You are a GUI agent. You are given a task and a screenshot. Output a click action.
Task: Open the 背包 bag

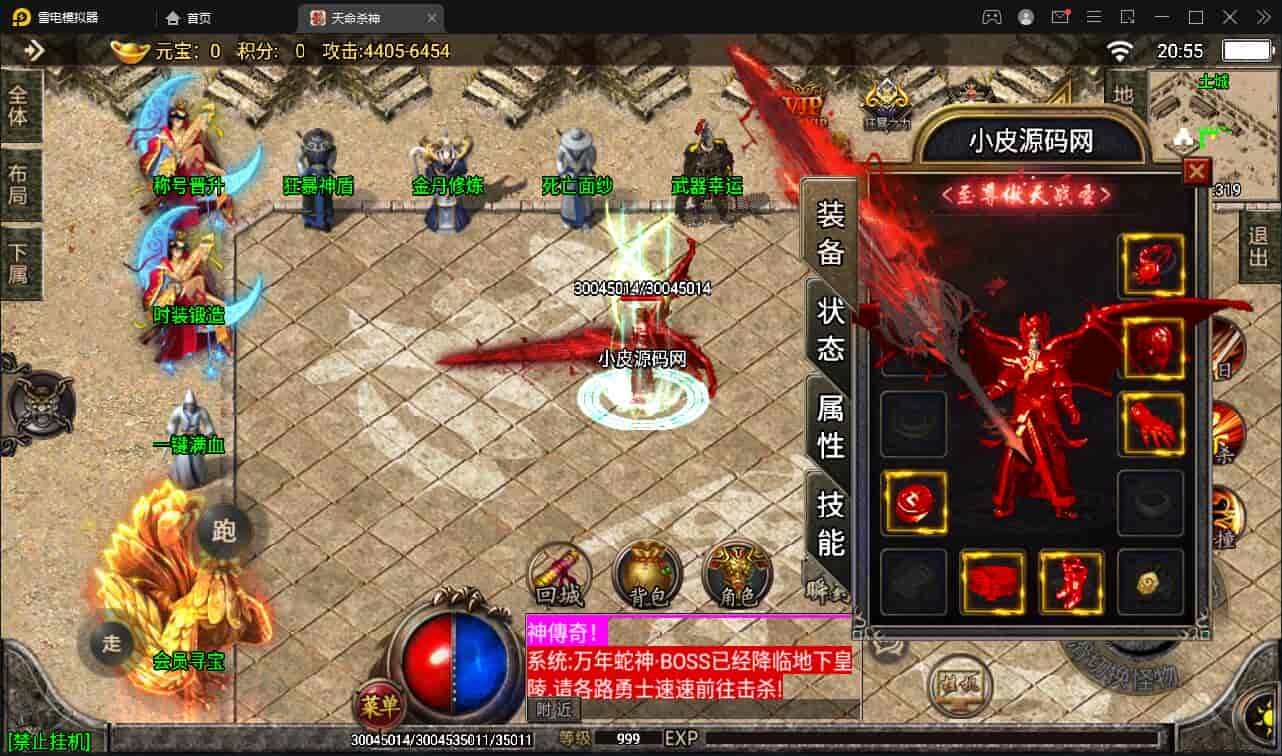pos(647,575)
